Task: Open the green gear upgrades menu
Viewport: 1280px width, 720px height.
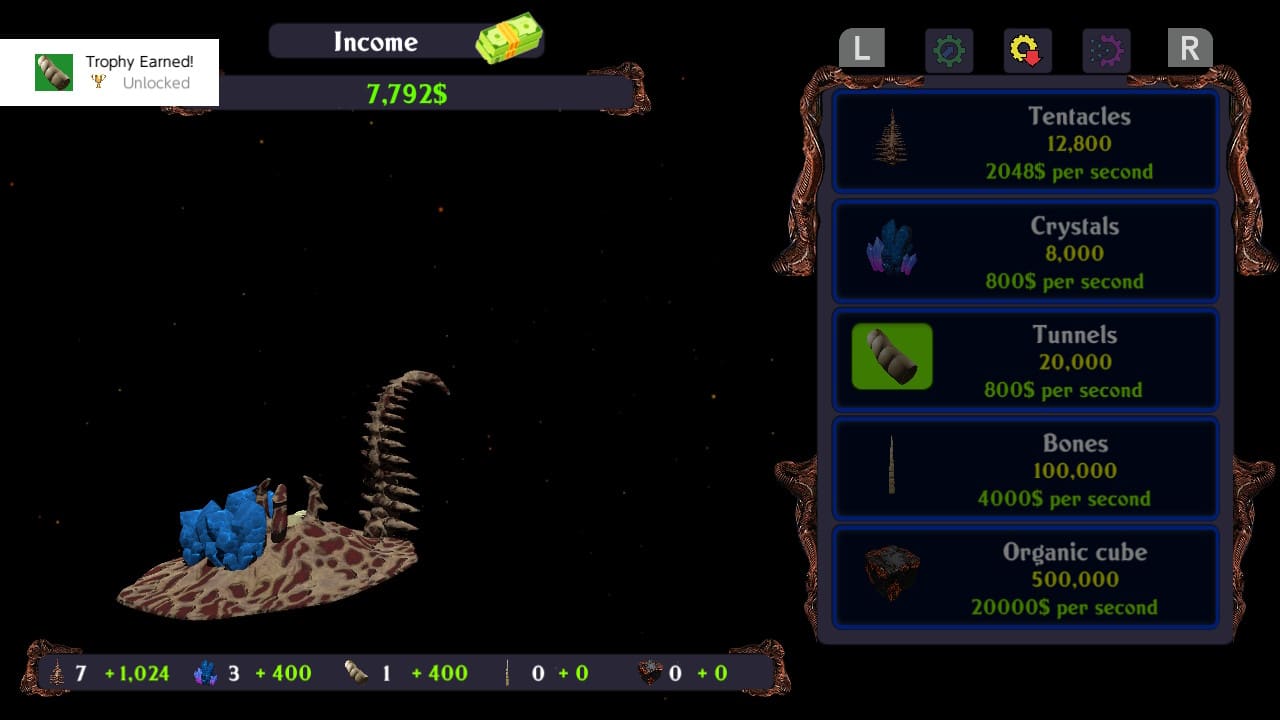Action: tap(949, 51)
